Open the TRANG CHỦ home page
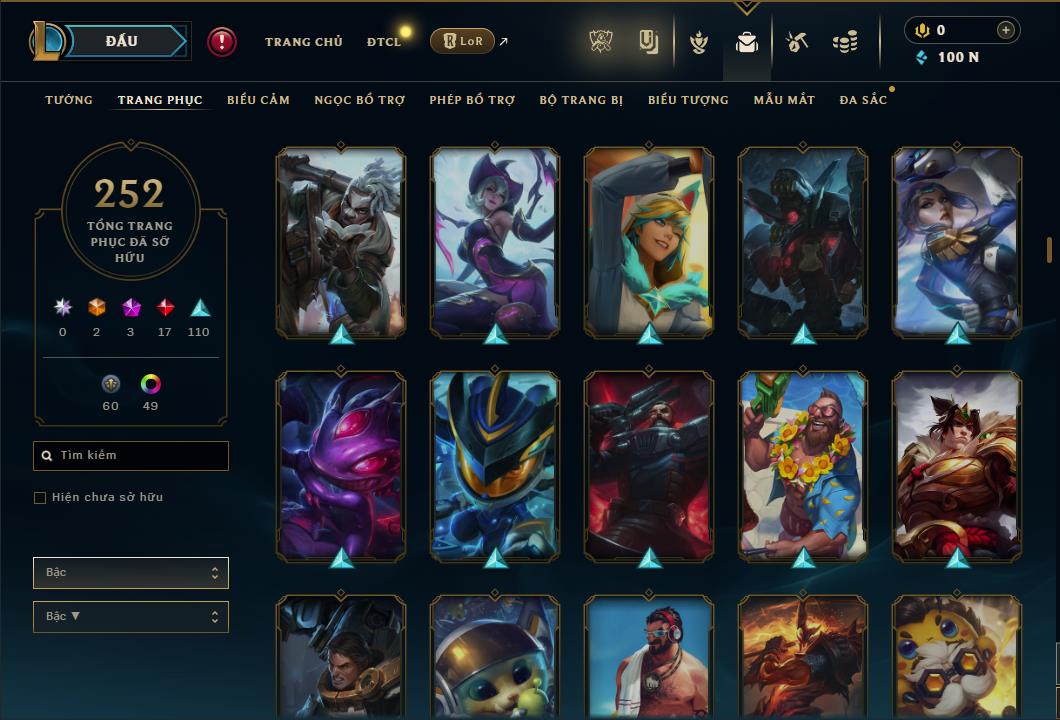 pos(303,42)
